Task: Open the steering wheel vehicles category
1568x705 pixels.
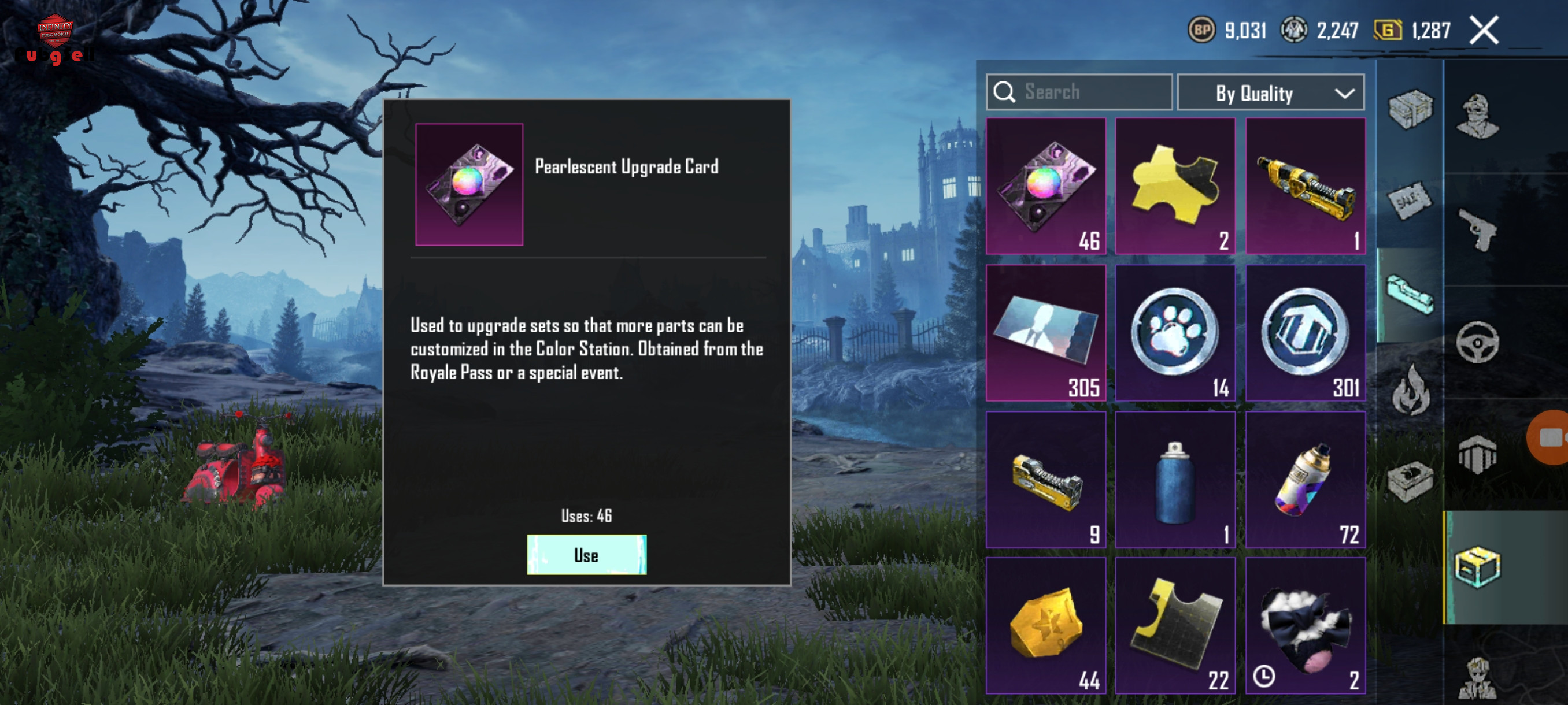Action: click(1478, 342)
